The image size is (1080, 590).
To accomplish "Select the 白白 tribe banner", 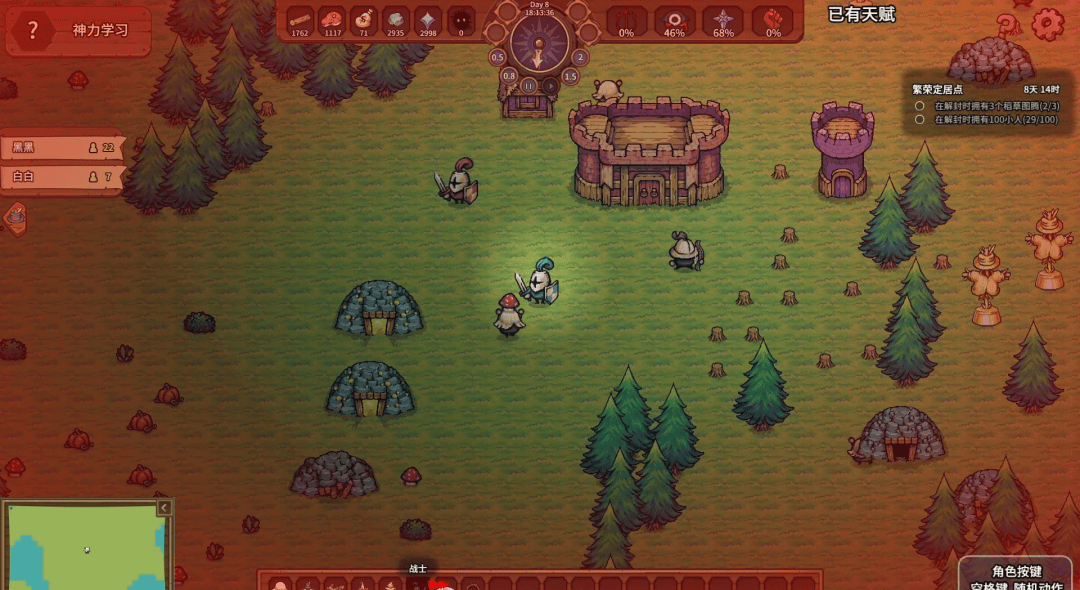I will point(60,177).
